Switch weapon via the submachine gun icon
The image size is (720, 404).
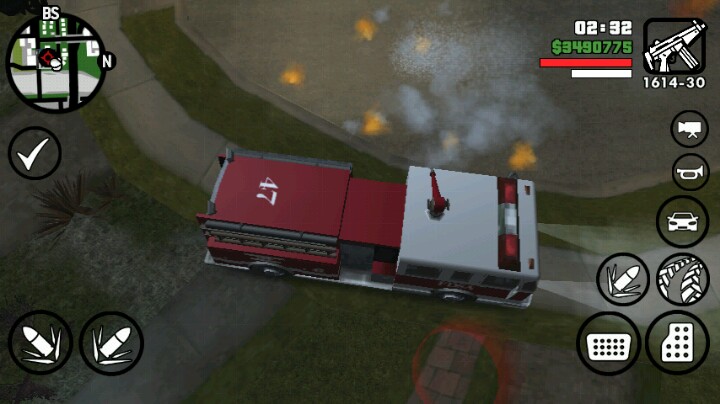(674, 46)
